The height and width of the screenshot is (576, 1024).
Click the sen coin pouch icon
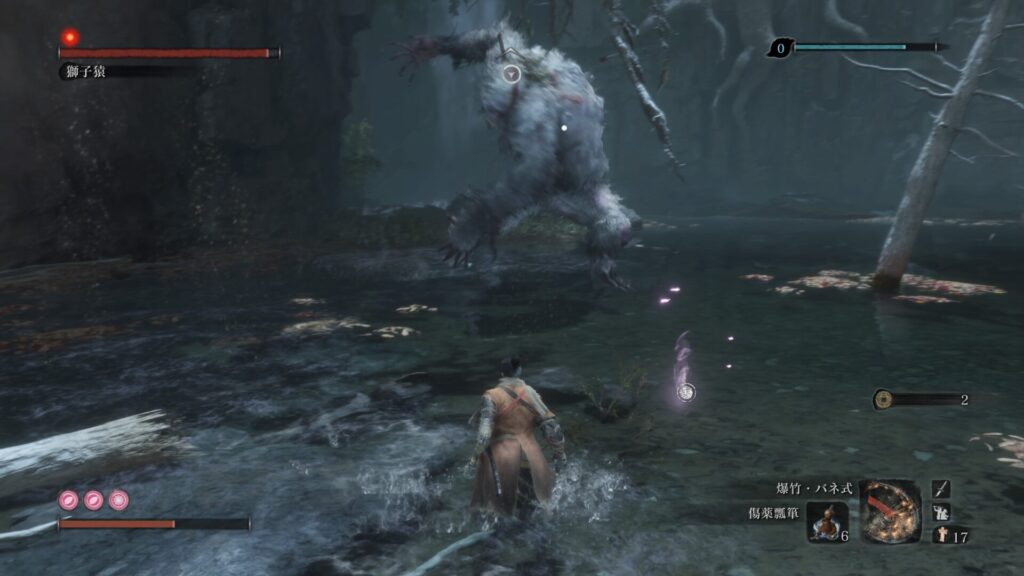883,399
